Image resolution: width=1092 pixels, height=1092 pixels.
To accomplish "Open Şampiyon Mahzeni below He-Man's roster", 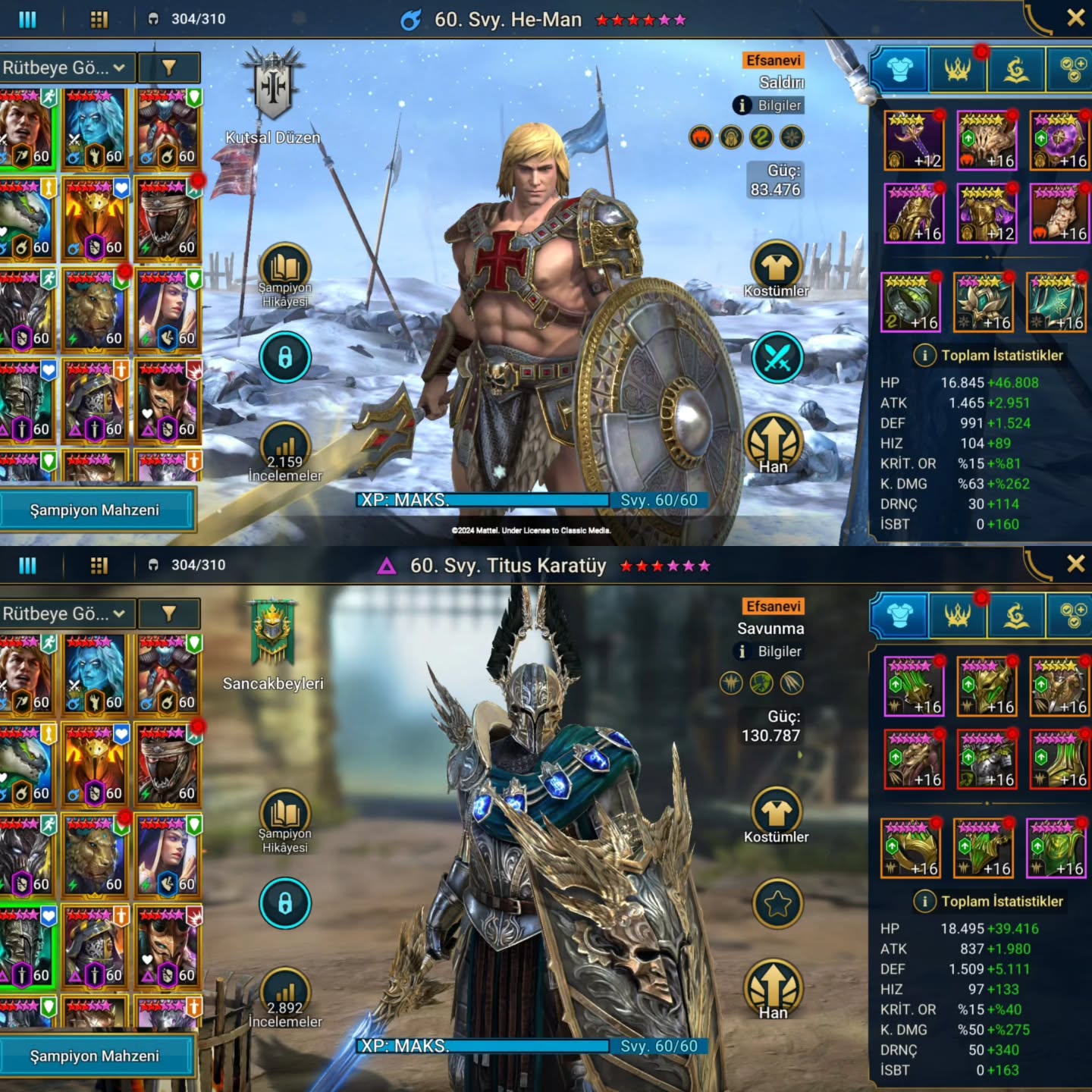I will tap(96, 510).
